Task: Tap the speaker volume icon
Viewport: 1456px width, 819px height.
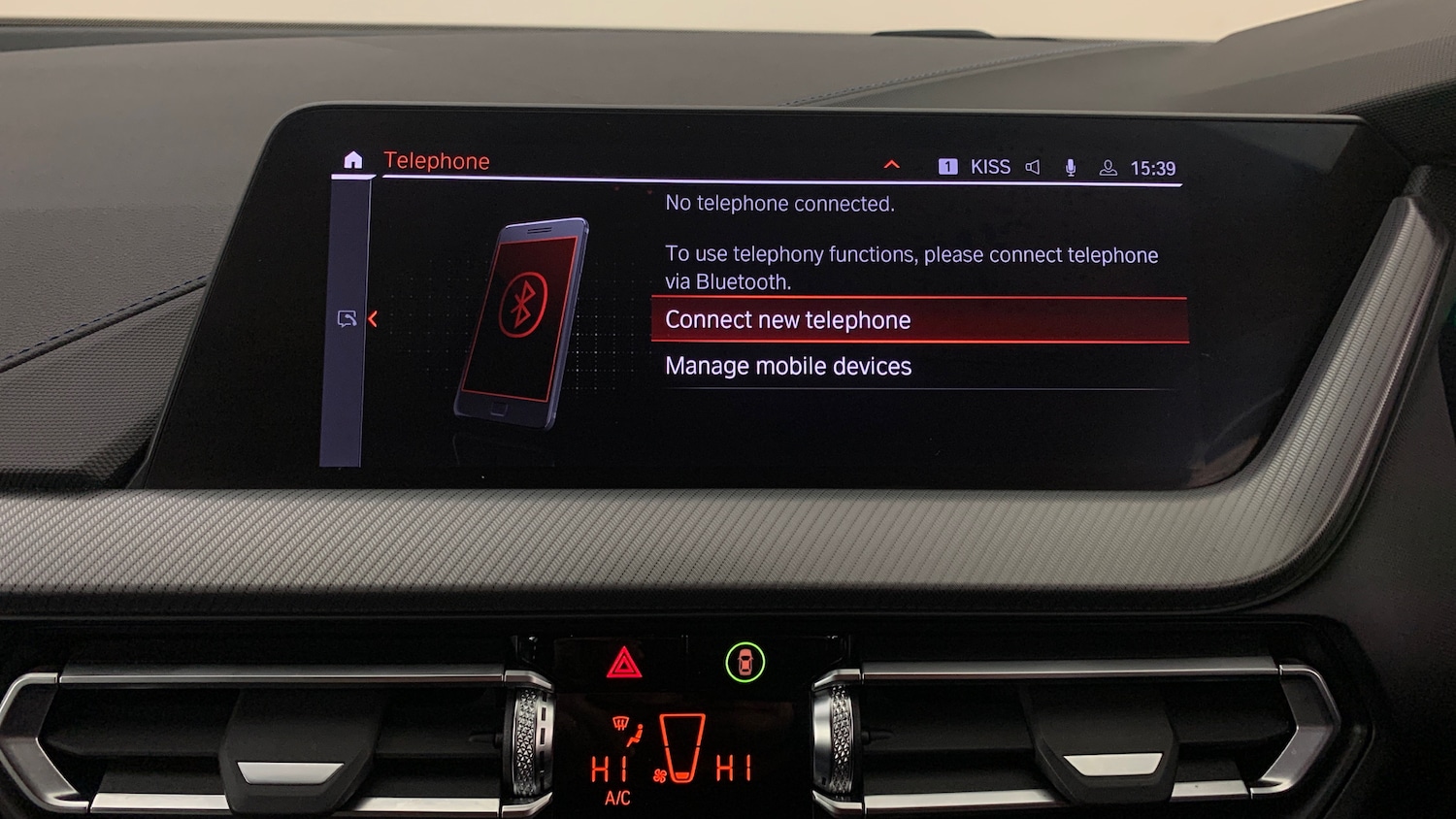Action: click(x=1033, y=167)
